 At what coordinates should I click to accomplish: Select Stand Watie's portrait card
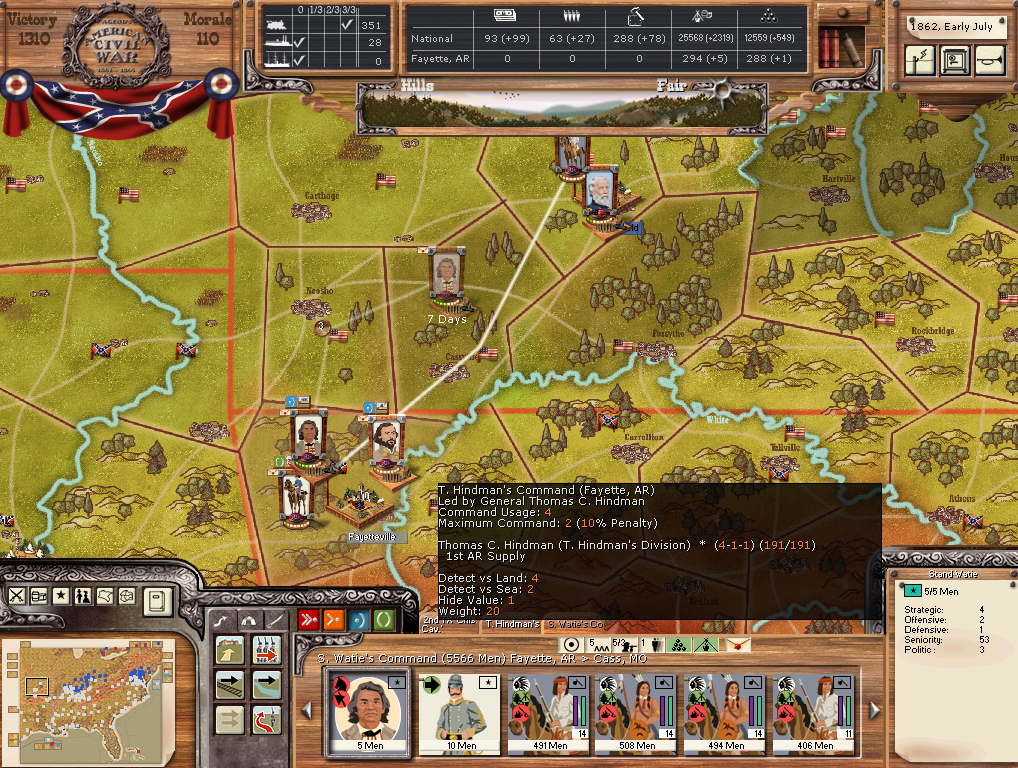pyautogui.click(x=365, y=711)
